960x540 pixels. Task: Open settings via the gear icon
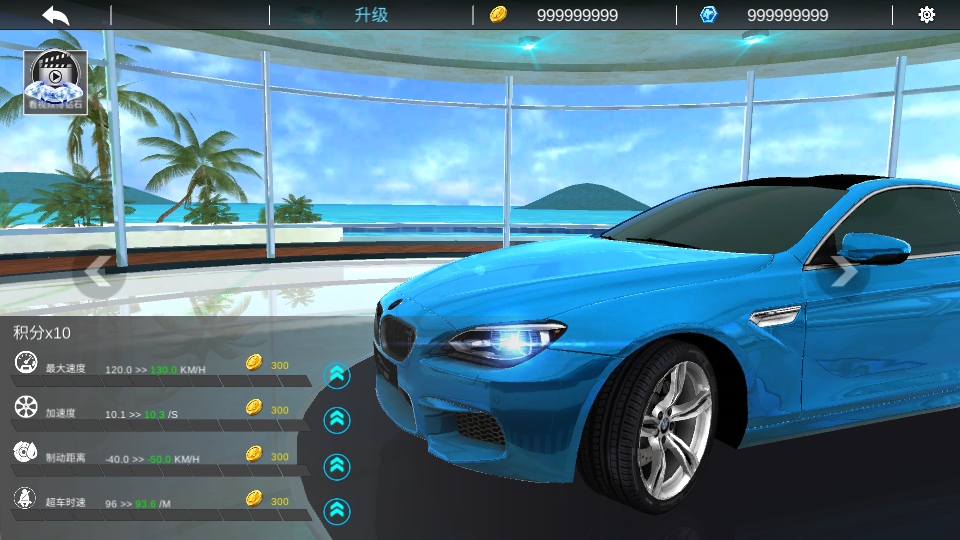pyautogui.click(x=926, y=15)
